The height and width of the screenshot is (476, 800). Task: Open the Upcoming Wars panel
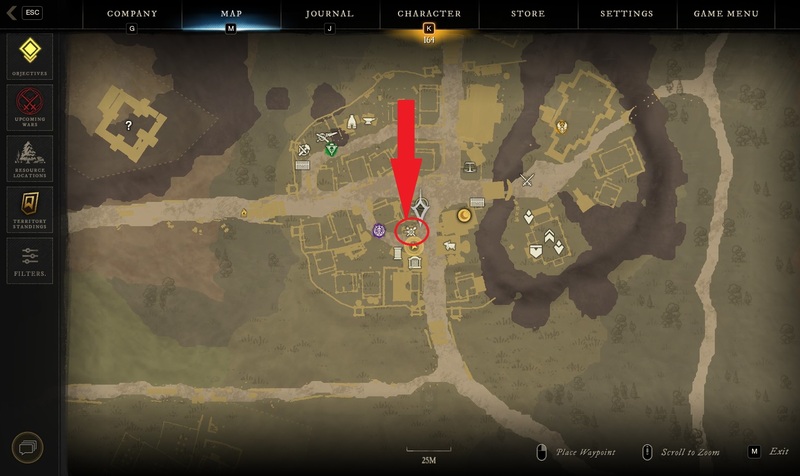30,107
